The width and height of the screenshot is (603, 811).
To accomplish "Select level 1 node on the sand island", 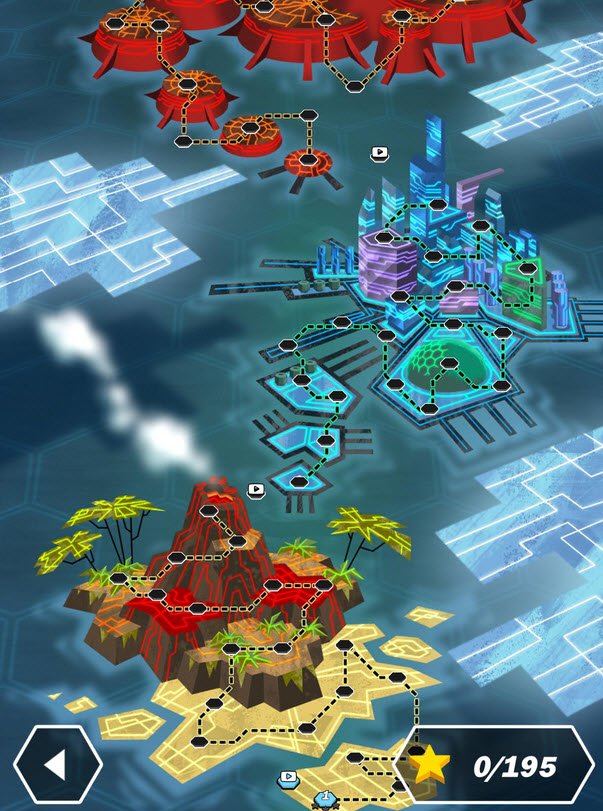I will coord(325,798).
